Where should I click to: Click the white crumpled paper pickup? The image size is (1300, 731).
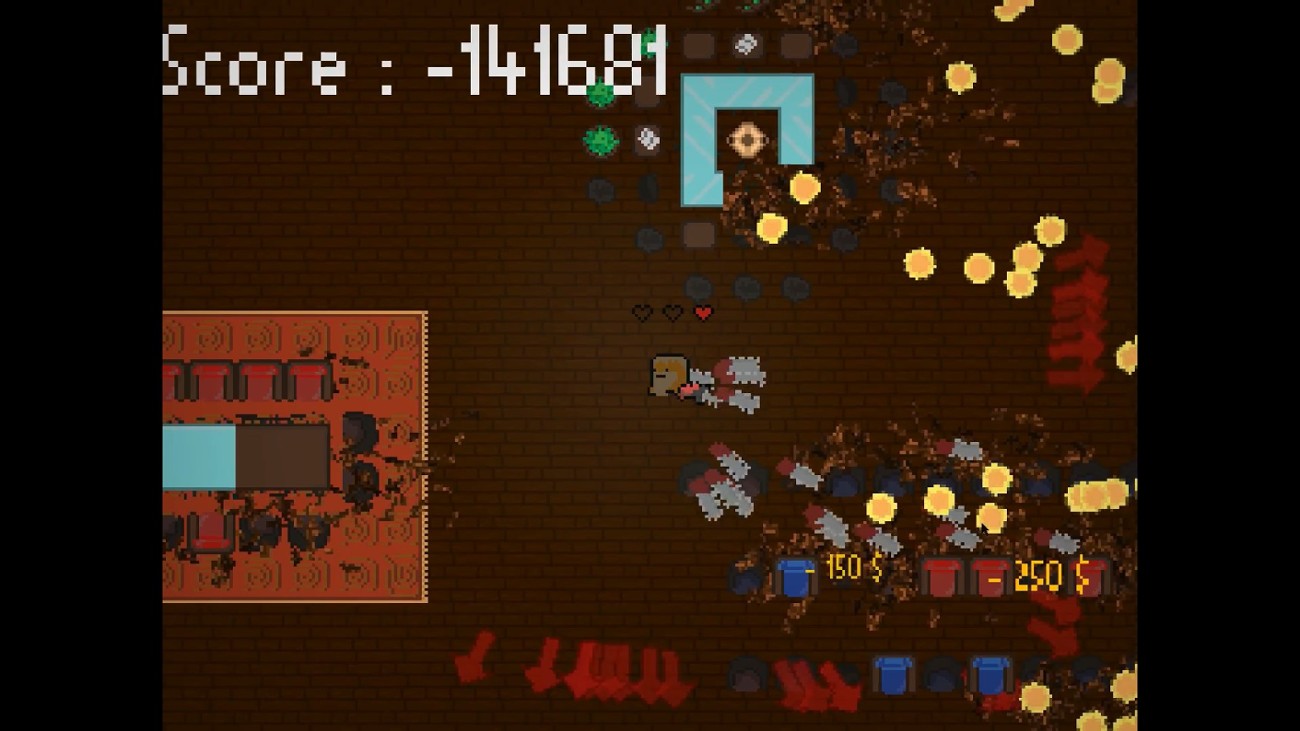point(648,136)
